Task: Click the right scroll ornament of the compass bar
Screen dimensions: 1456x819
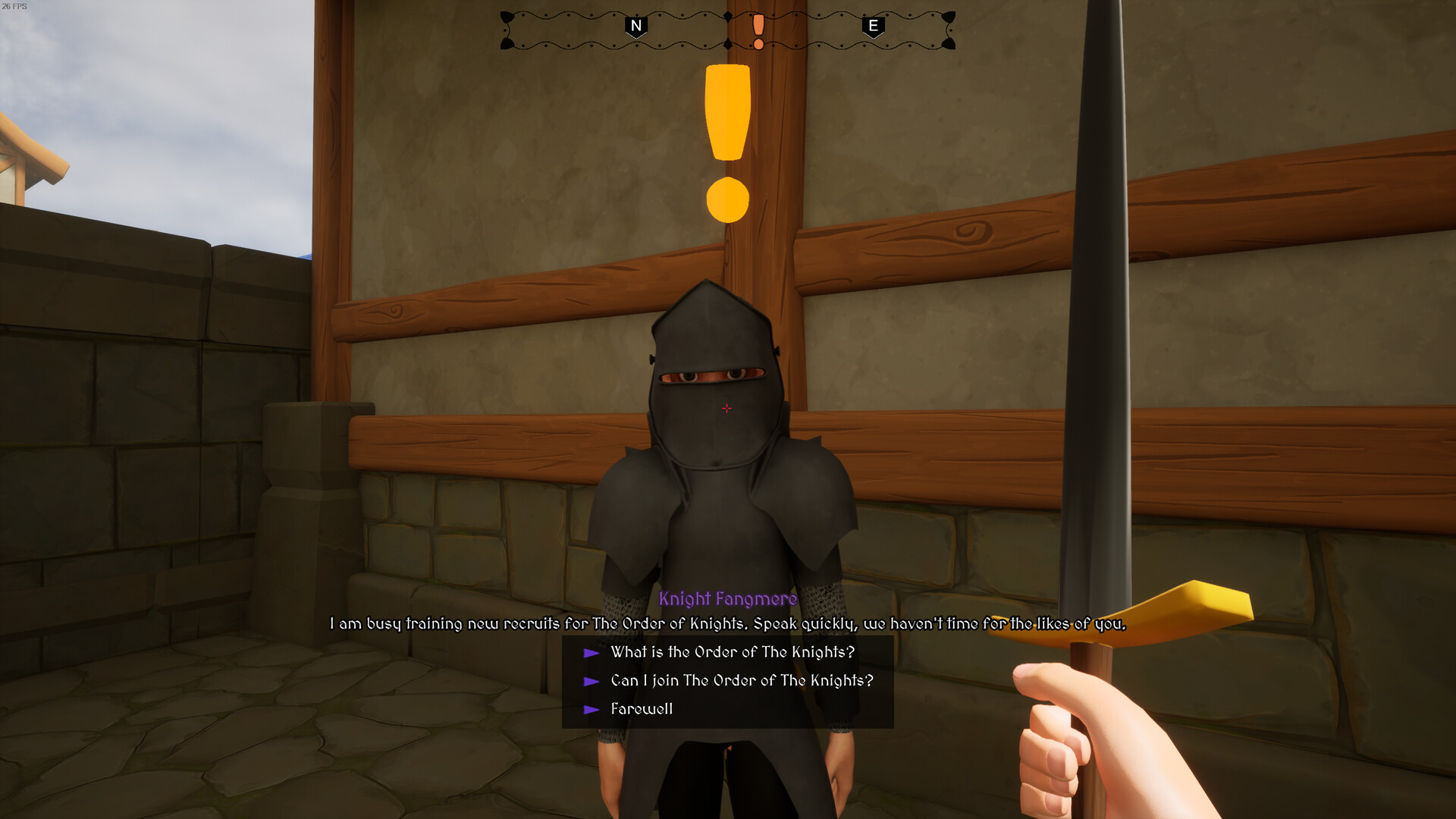Action: pyautogui.click(x=950, y=29)
